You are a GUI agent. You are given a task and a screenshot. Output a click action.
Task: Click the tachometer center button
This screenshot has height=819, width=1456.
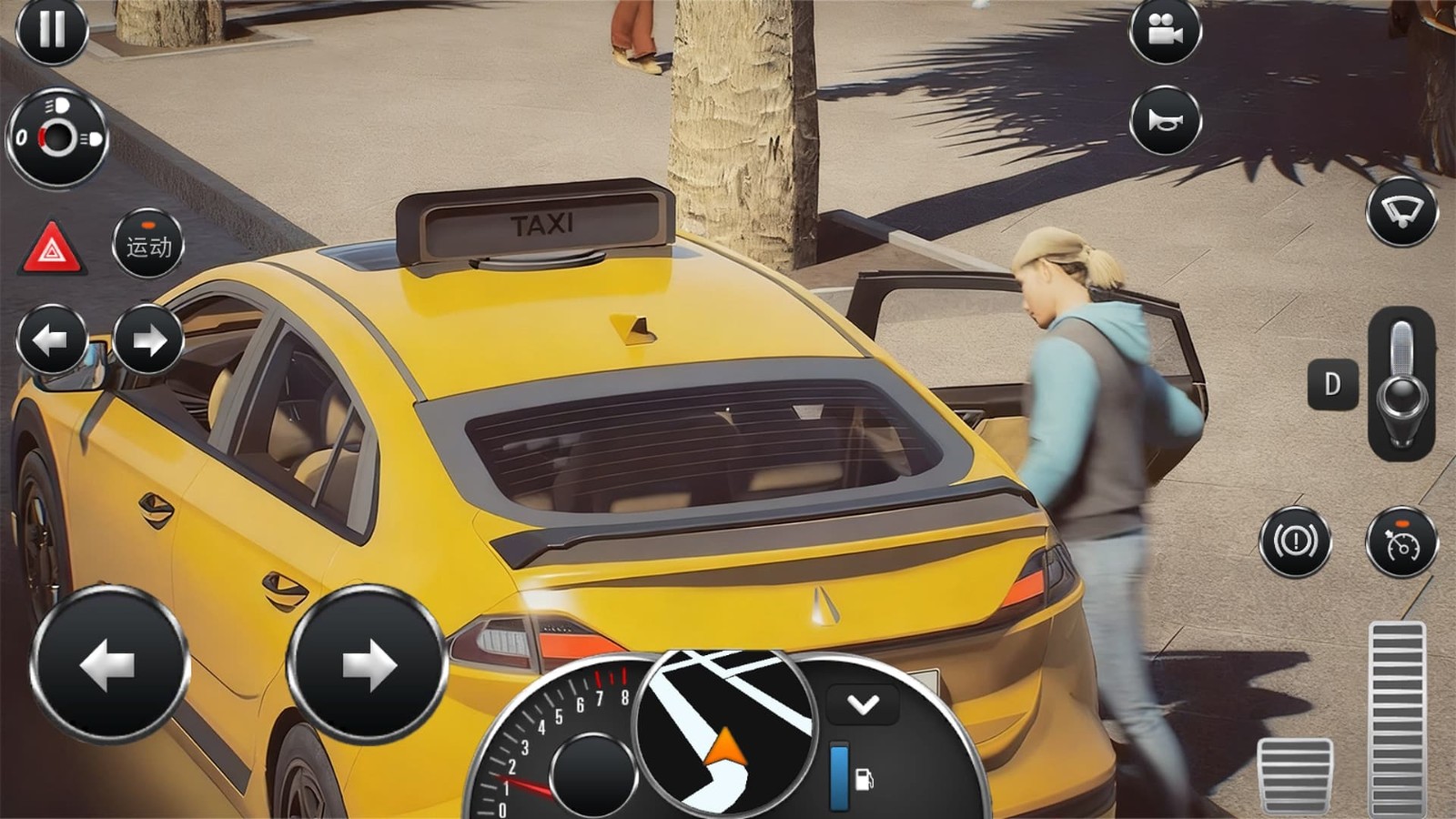592,772
